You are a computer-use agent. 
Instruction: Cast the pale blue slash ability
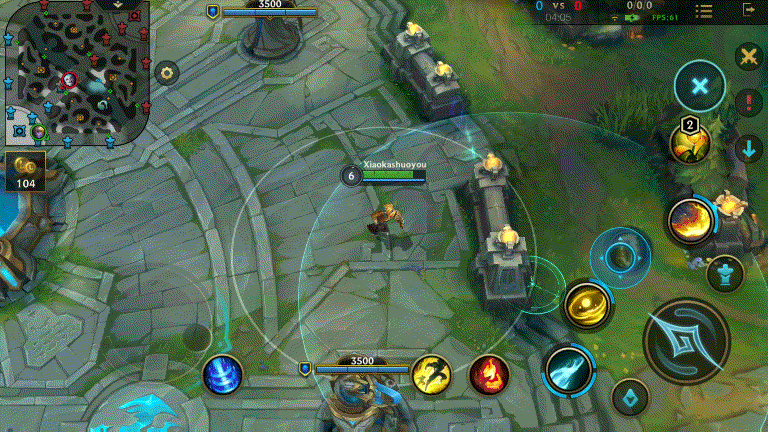tap(568, 370)
